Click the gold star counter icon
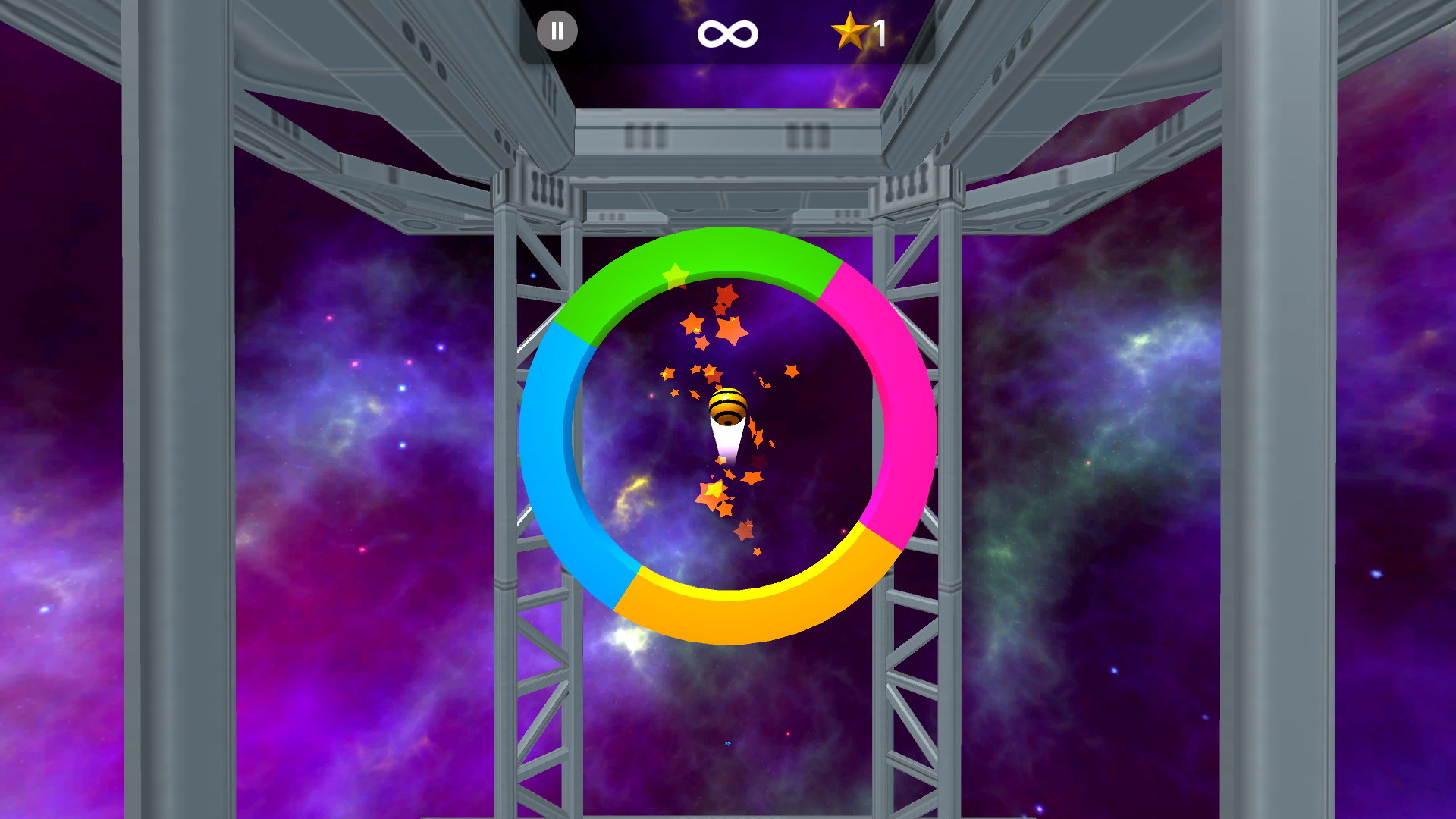The image size is (1456, 819). [852, 31]
